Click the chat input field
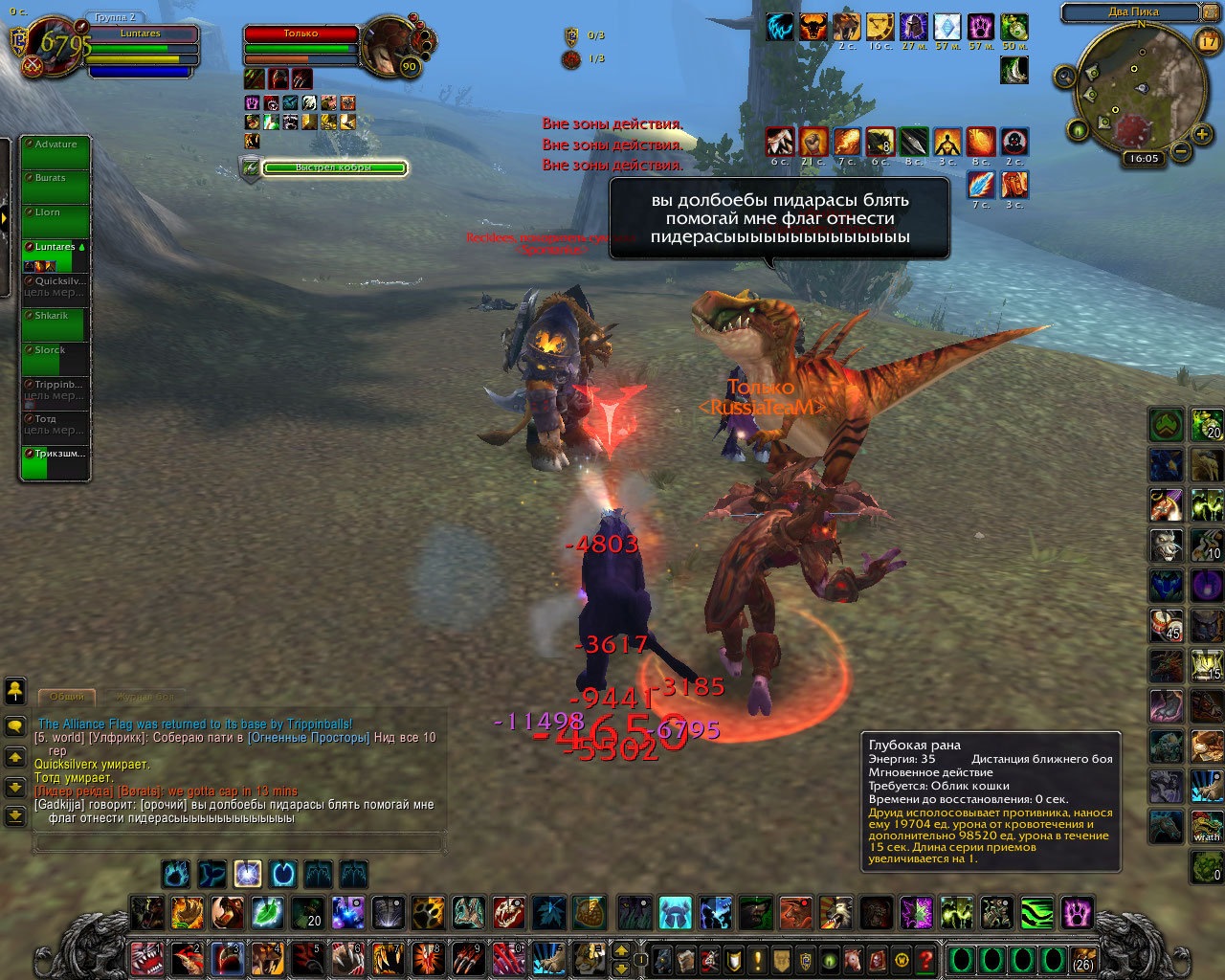The height and width of the screenshot is (980, 1225). point(239,842)
